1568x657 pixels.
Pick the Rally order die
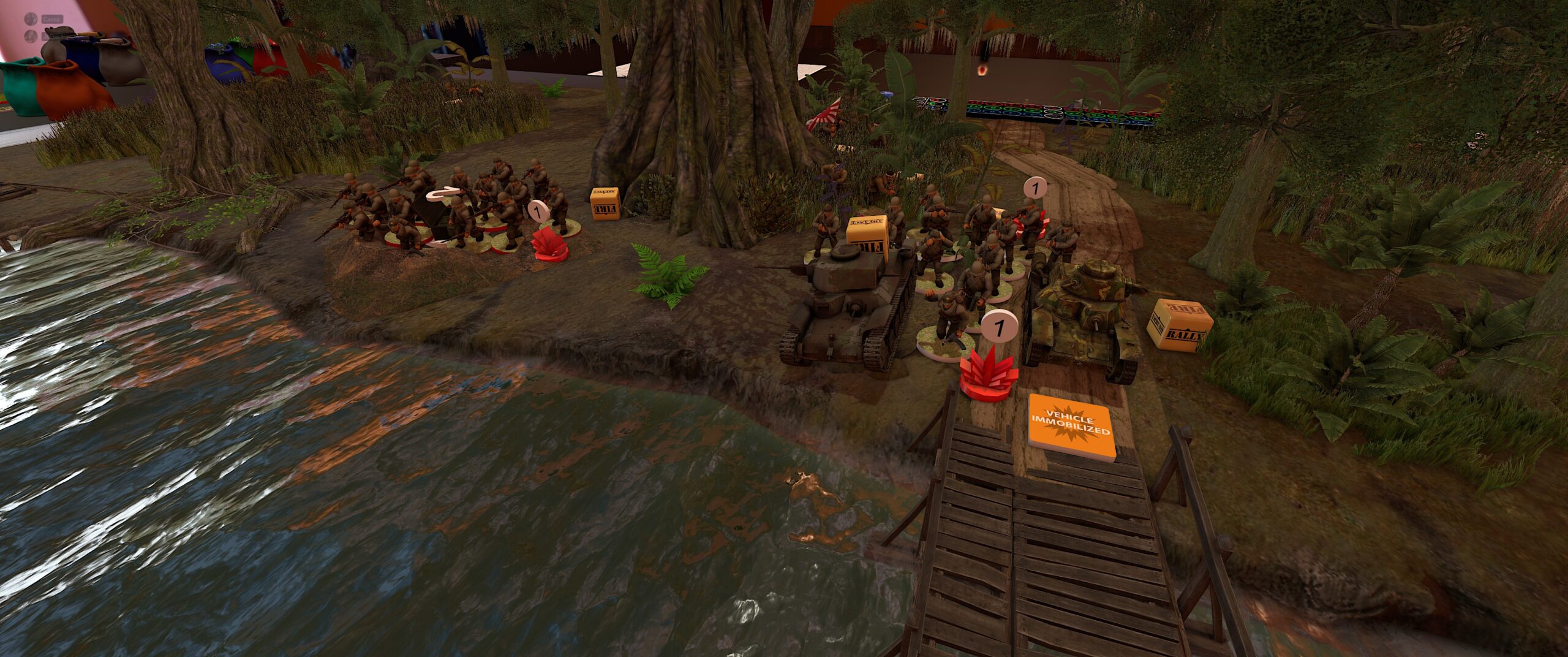(1179, 325)
